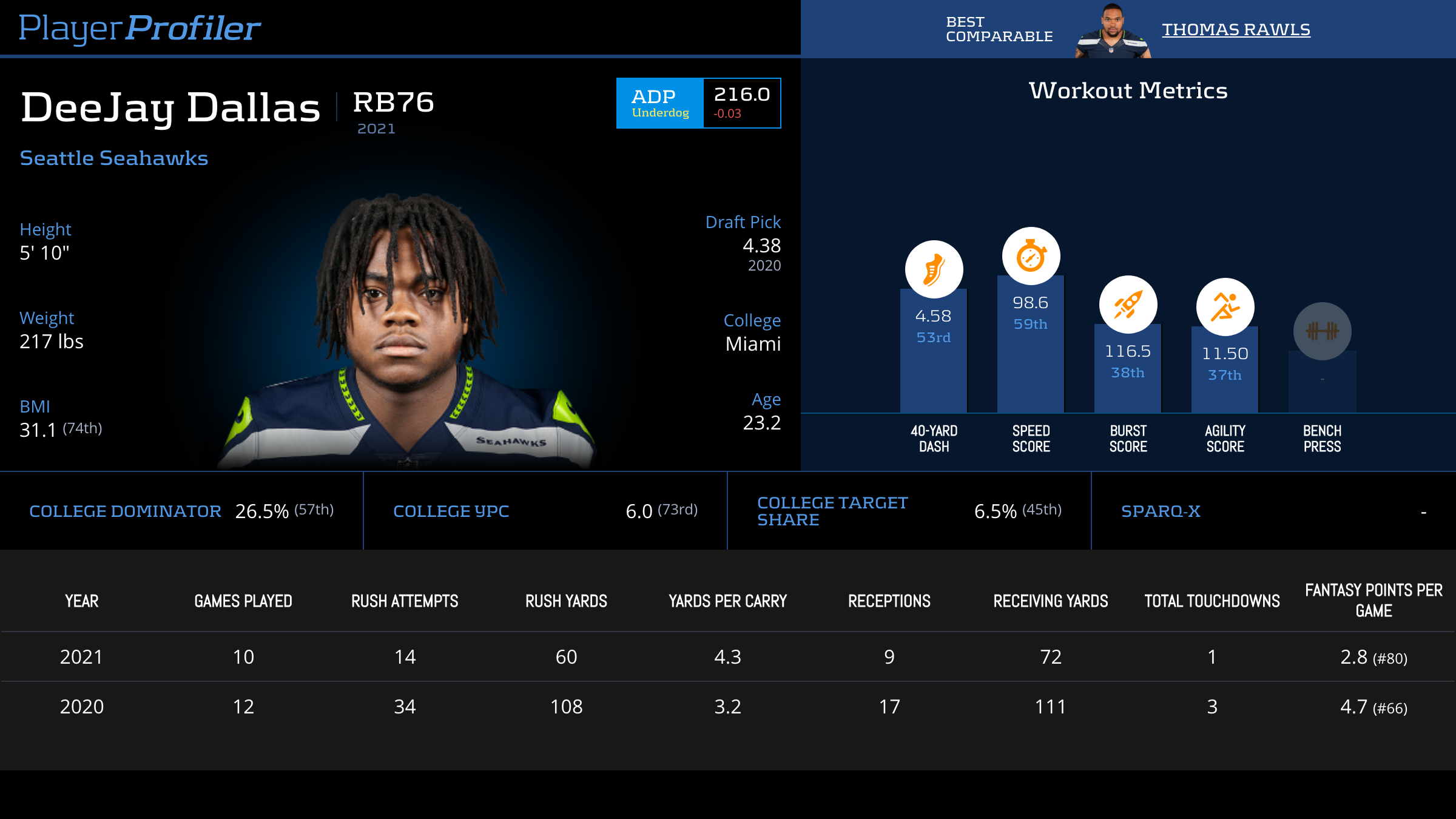Select the Speed Score stopwatch icon
Screen dimensions: 1456x819
(1031, 256)
